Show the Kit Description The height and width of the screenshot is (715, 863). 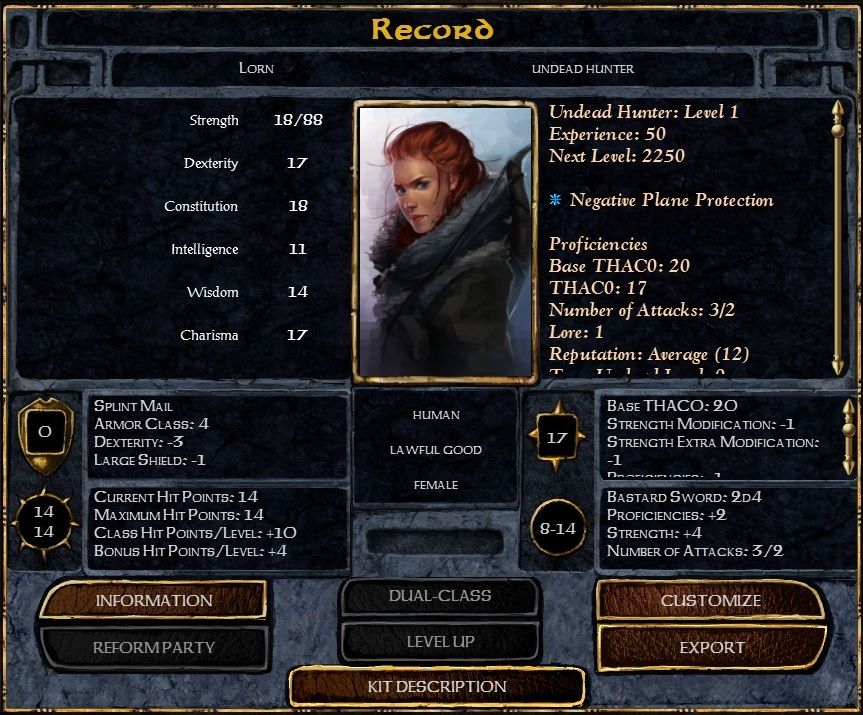(437, 687)
